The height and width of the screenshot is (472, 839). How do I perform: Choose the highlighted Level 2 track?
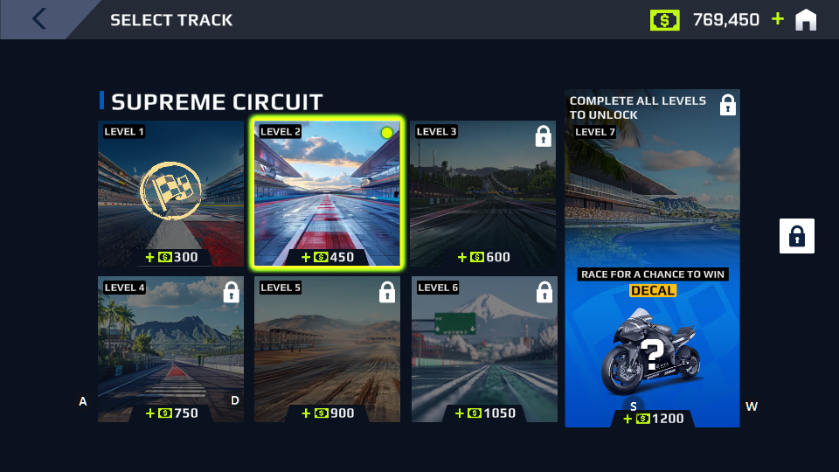tap(327, 194)
